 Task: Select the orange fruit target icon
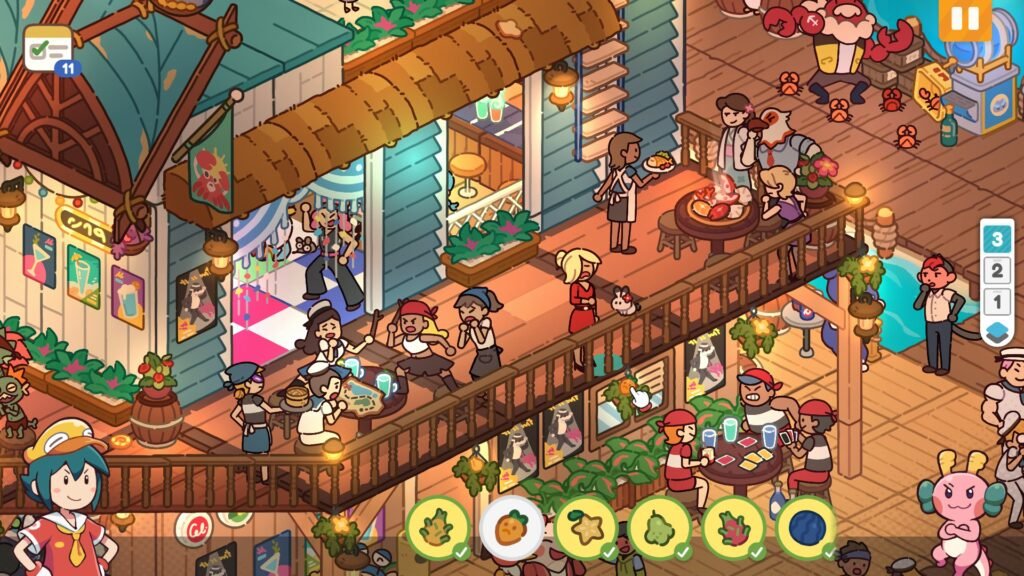tap(511, 526)
